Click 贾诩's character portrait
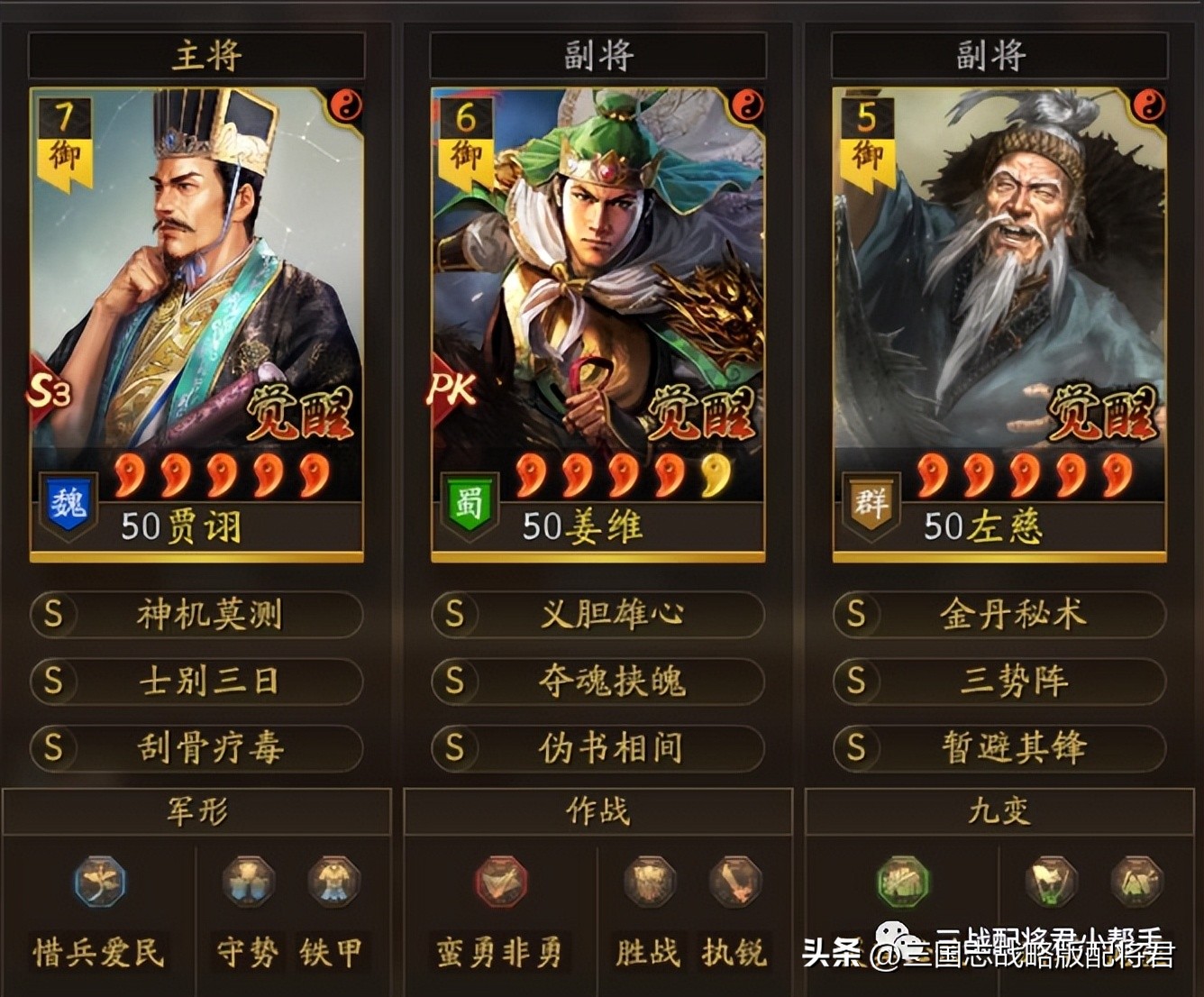Viewport: 1204px width, 997px height. click(x=196, y=270)
